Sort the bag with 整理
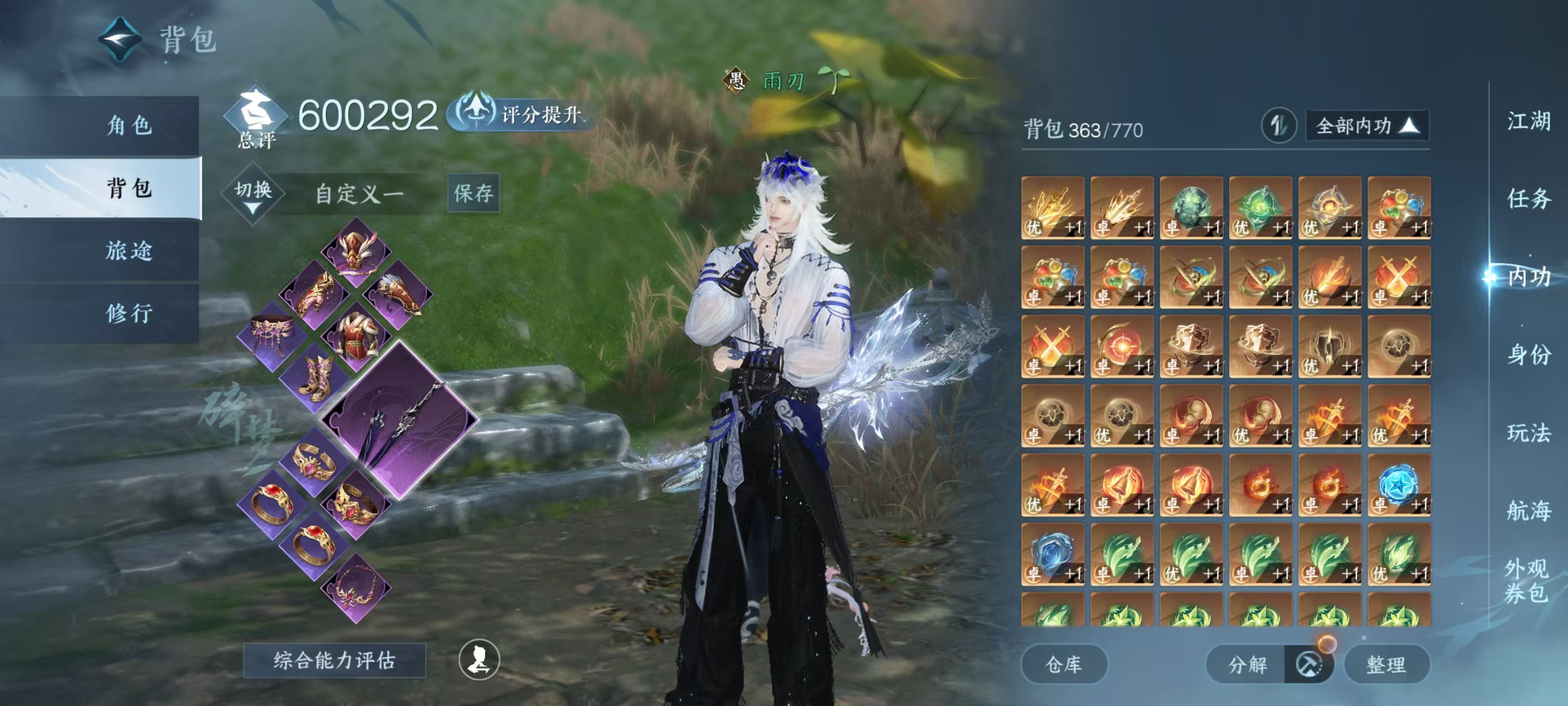Image resolution: width=1568 pixels, height=706 pixels. 1386,664
